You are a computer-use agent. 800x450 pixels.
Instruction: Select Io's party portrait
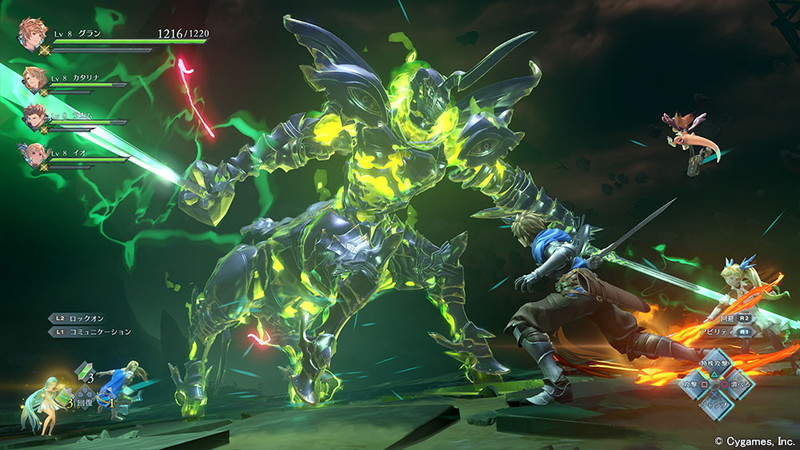coord(34,154)
